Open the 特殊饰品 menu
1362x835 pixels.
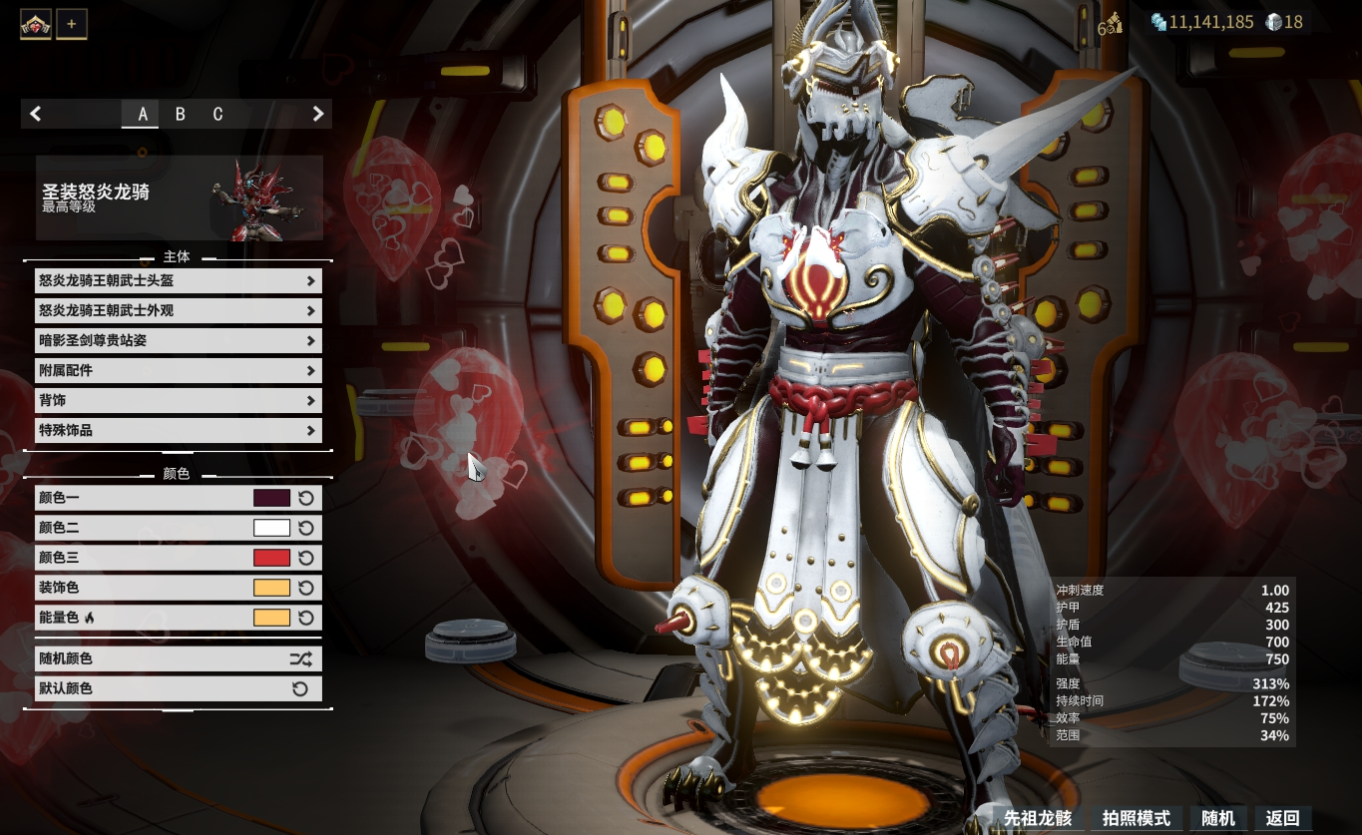pyautogui.click(x=178, y=431)
